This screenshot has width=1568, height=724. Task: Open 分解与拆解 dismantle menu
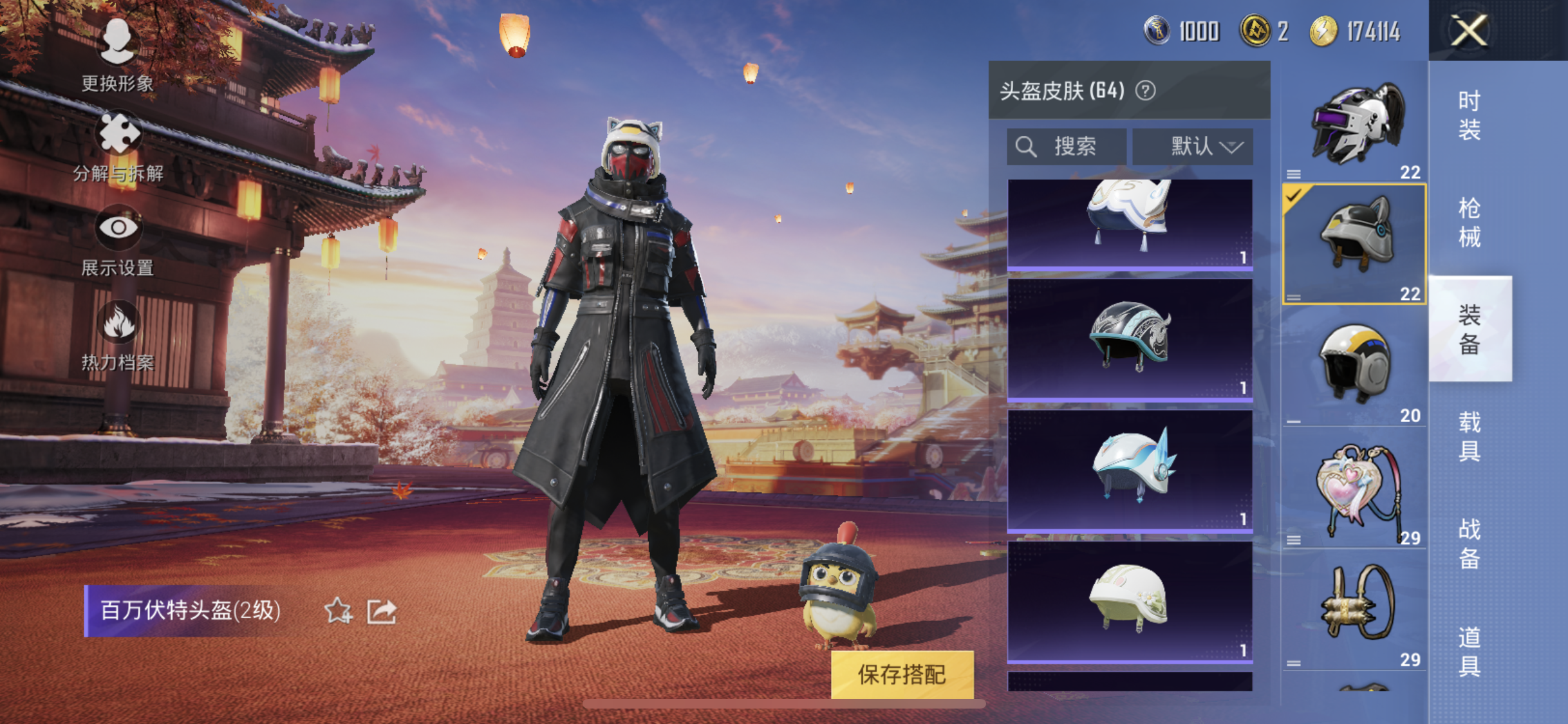point(118,147)
